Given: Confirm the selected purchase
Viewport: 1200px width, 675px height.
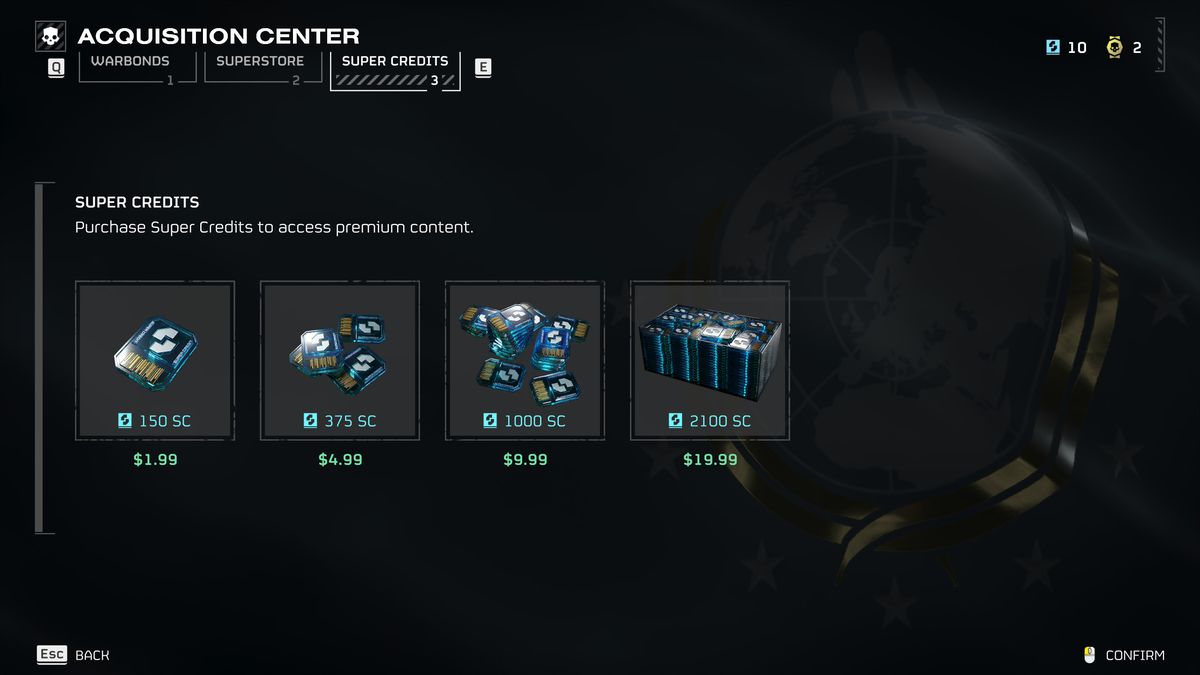Looking at the screenshot, I should click(1125, 655).
